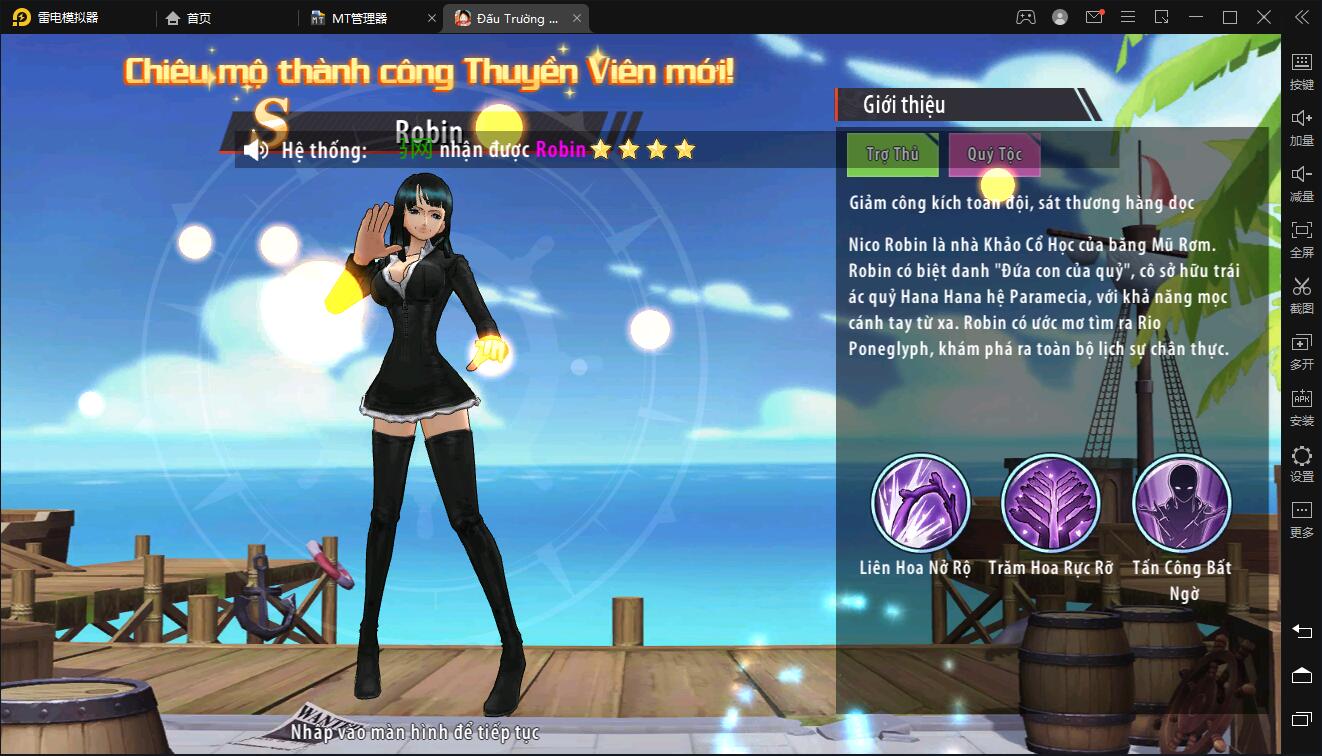Mute the Hệ thống announcement speaker
This screenshot has width=1322, height=756.
click(x=258, y=150)
